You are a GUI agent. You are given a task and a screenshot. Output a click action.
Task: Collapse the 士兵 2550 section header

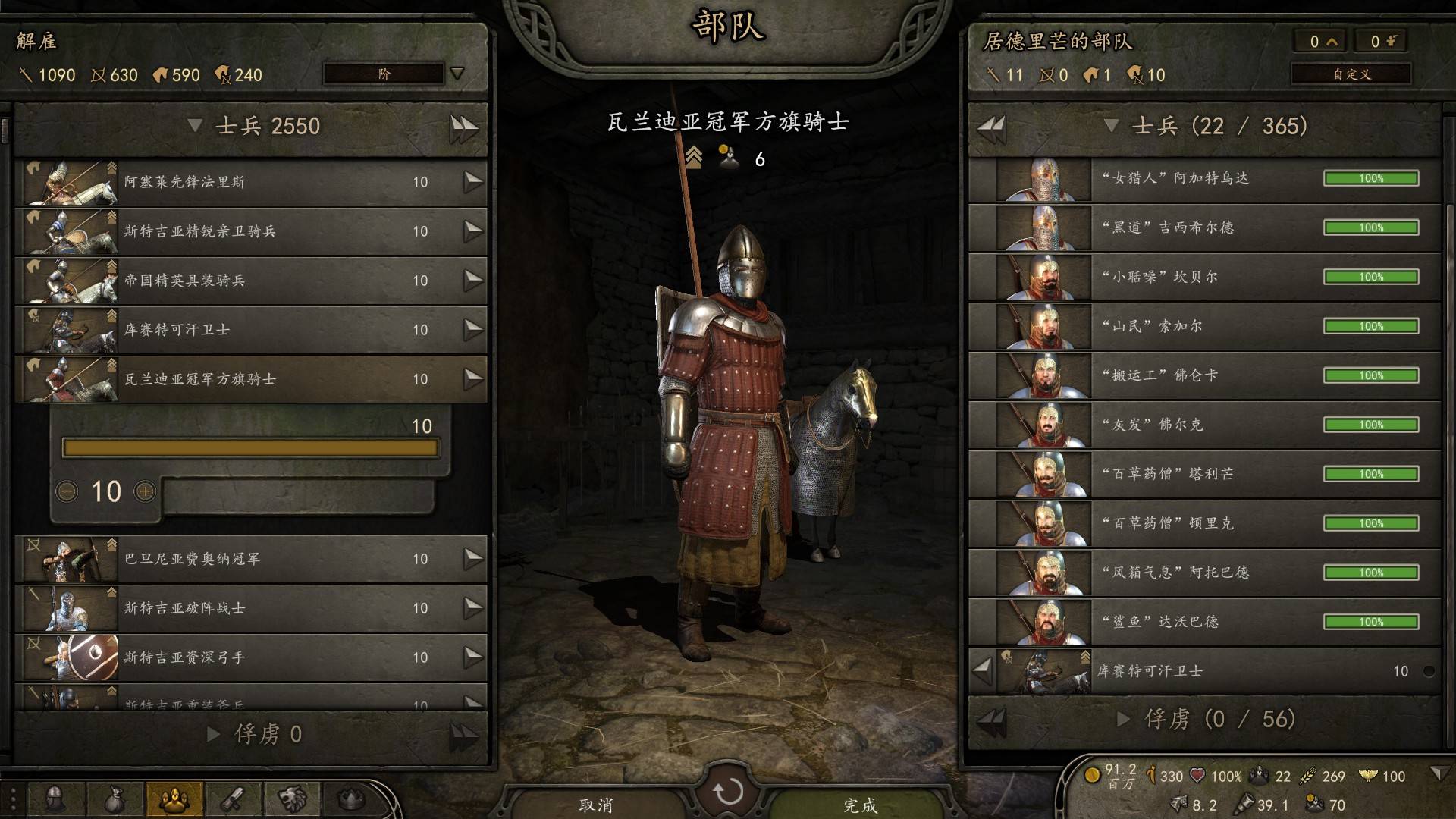[x=195, y=126]
